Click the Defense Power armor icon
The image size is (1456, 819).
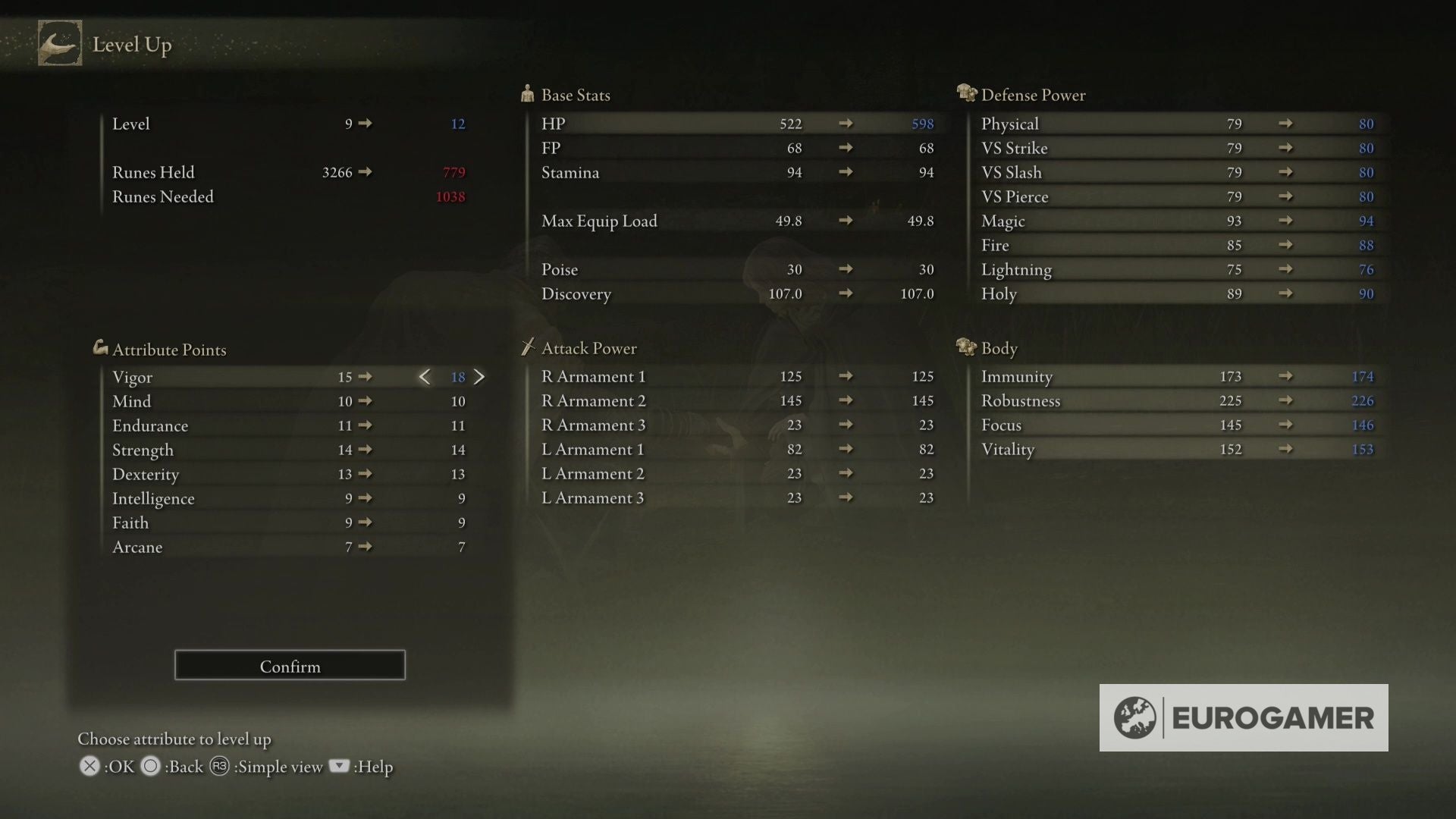966,93
